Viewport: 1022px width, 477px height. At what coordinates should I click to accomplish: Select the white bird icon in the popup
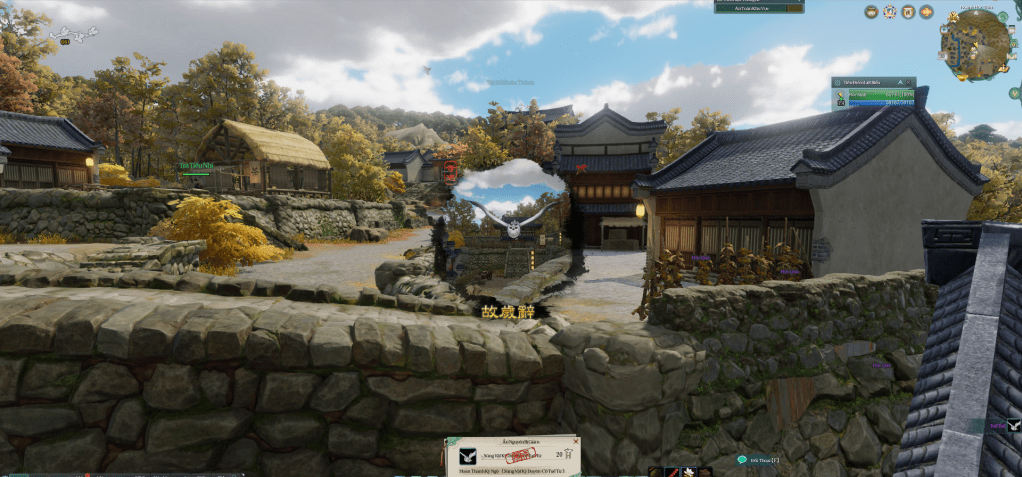468,455
